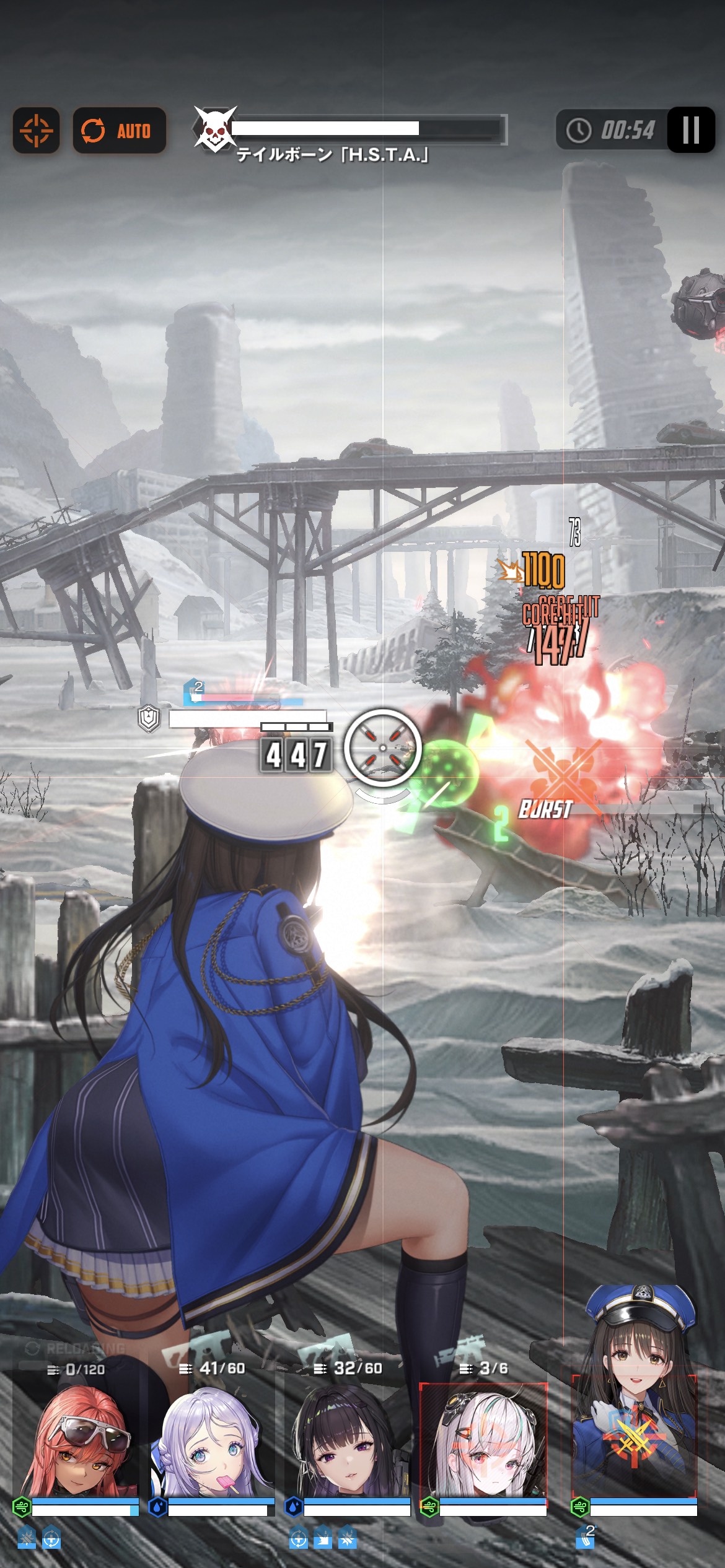Image resolution: width=725 pixels, height=1568 pixels.
Task: Toggle the orange crosshair auto-aim button
Action: point(36,131)
